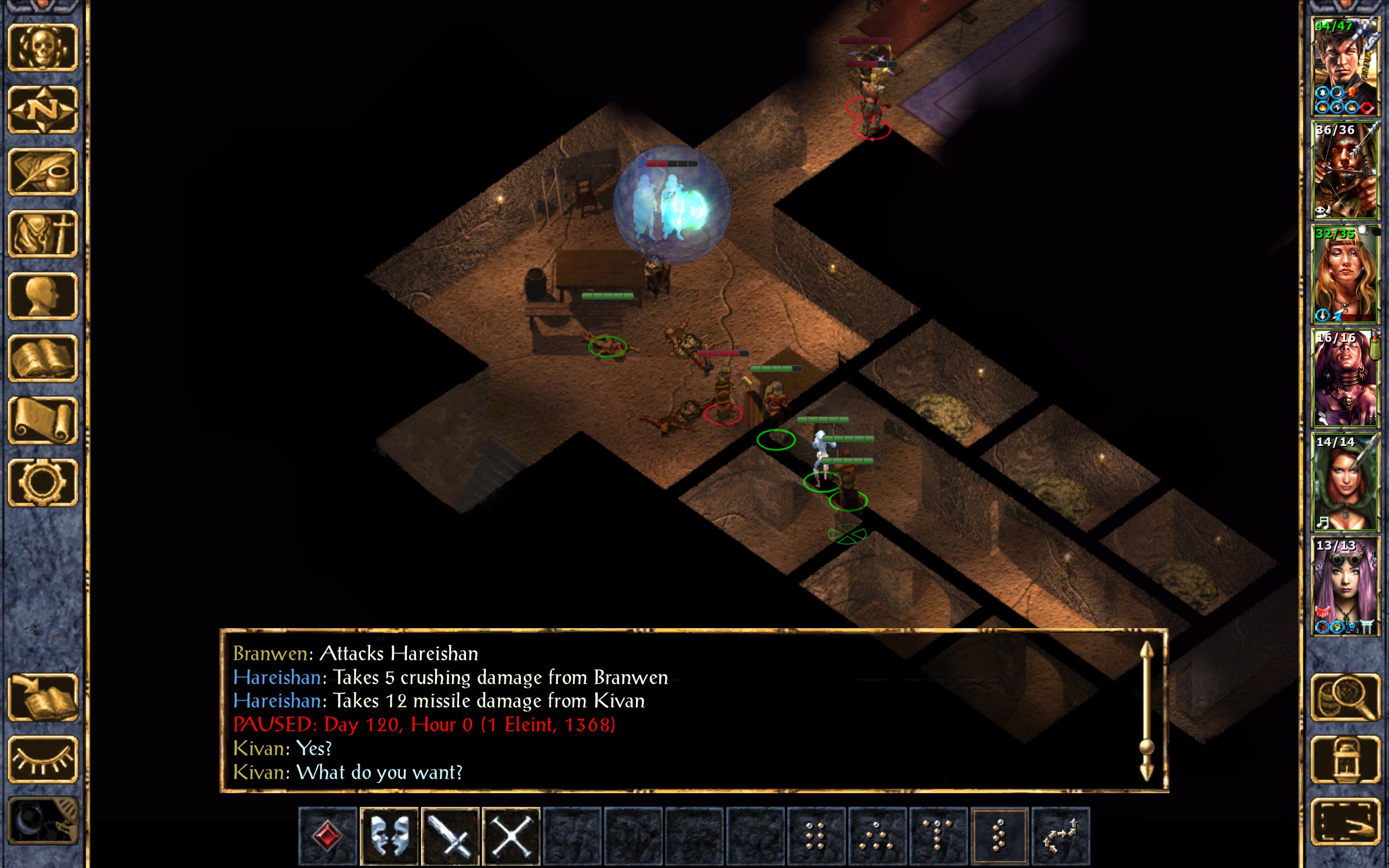Open the area map with the compass button
1389x868 pixels.
[x=42, y=110]
